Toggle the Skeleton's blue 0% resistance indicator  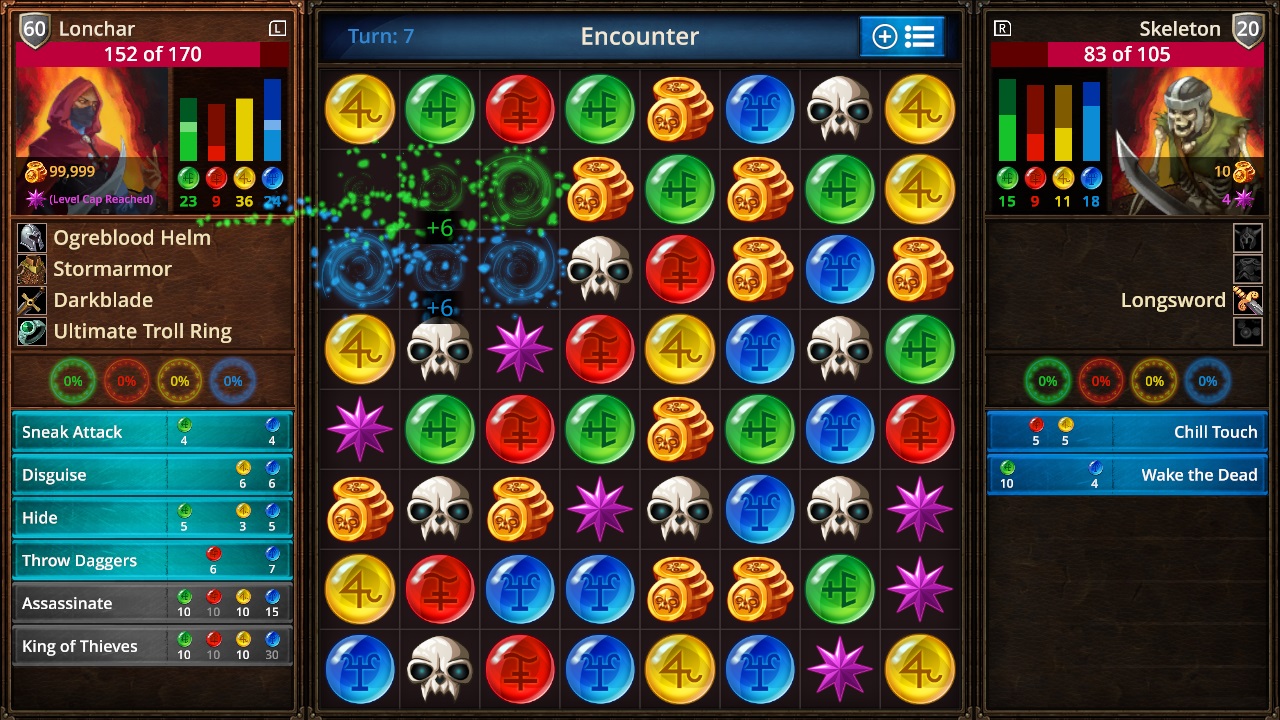click(1207, 380)
